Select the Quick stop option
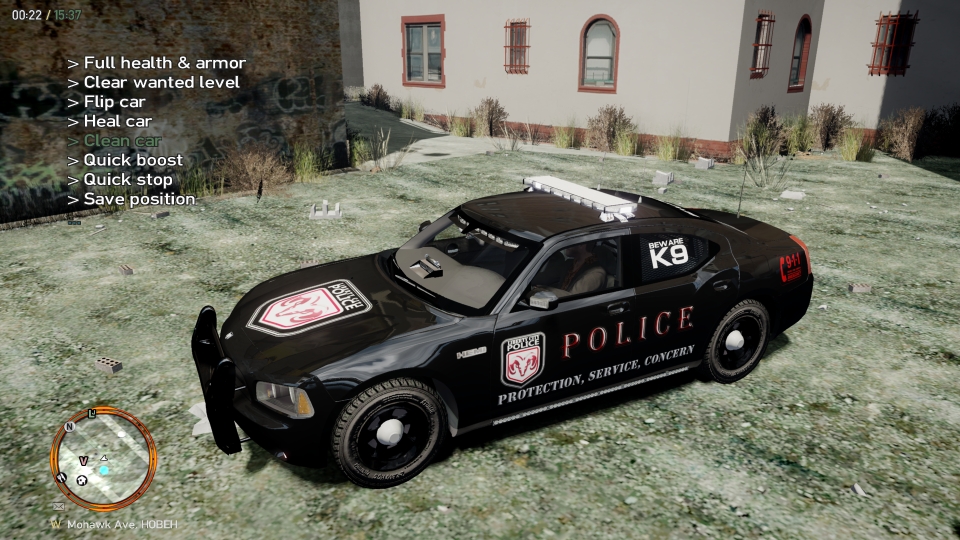The image size is (960, 540). point(120,180)
